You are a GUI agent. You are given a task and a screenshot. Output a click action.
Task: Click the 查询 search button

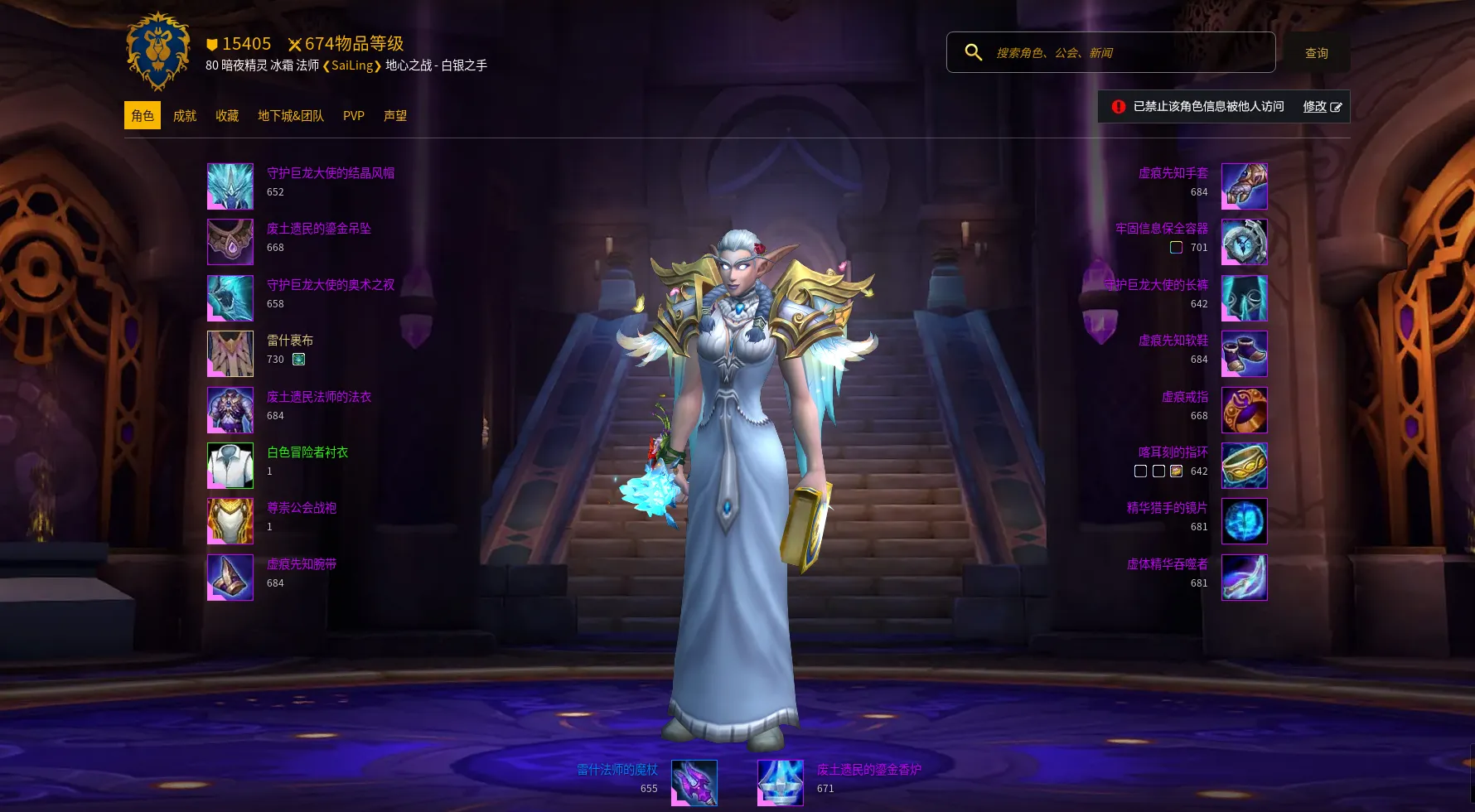point(1317,53)
